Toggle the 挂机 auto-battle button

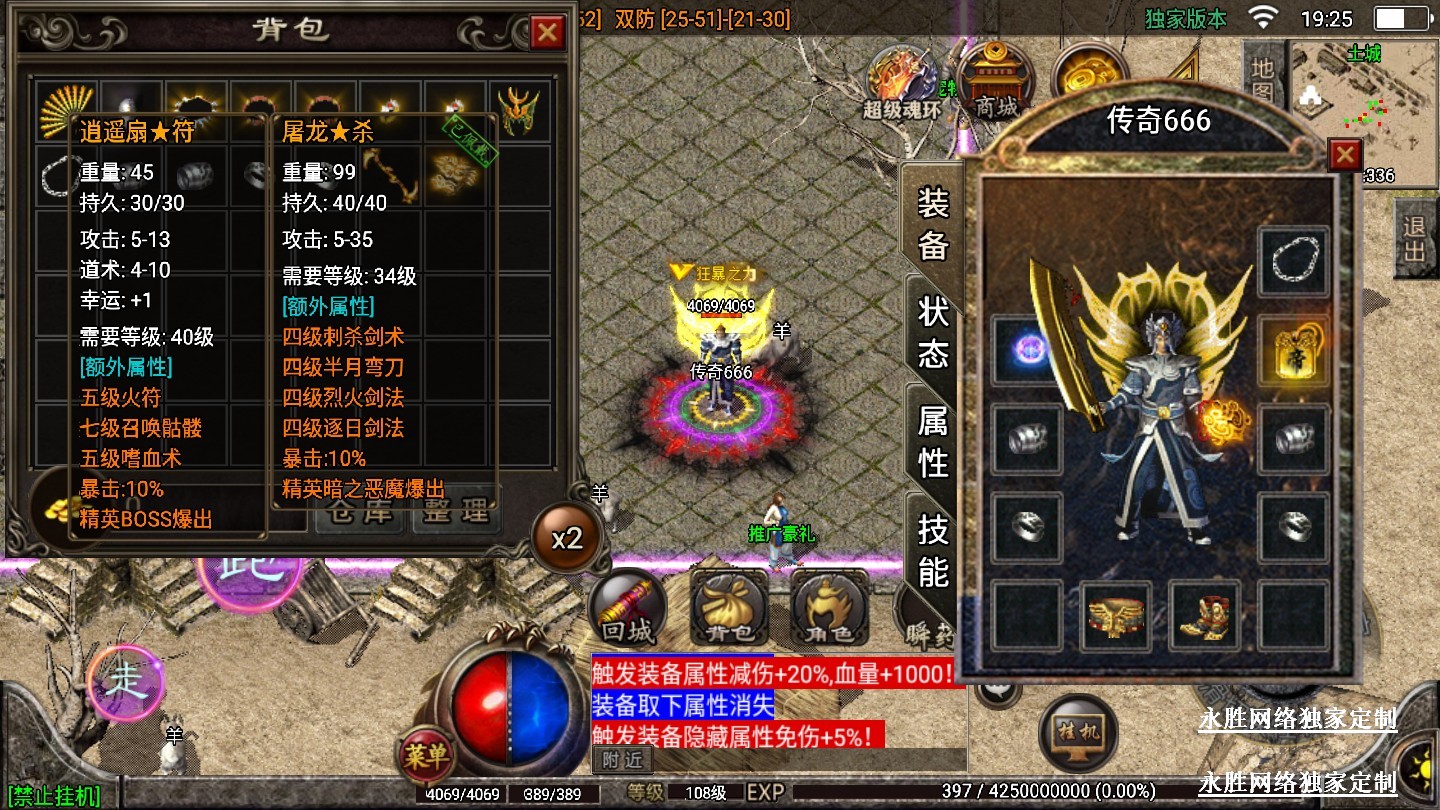tap(1077, 732)
